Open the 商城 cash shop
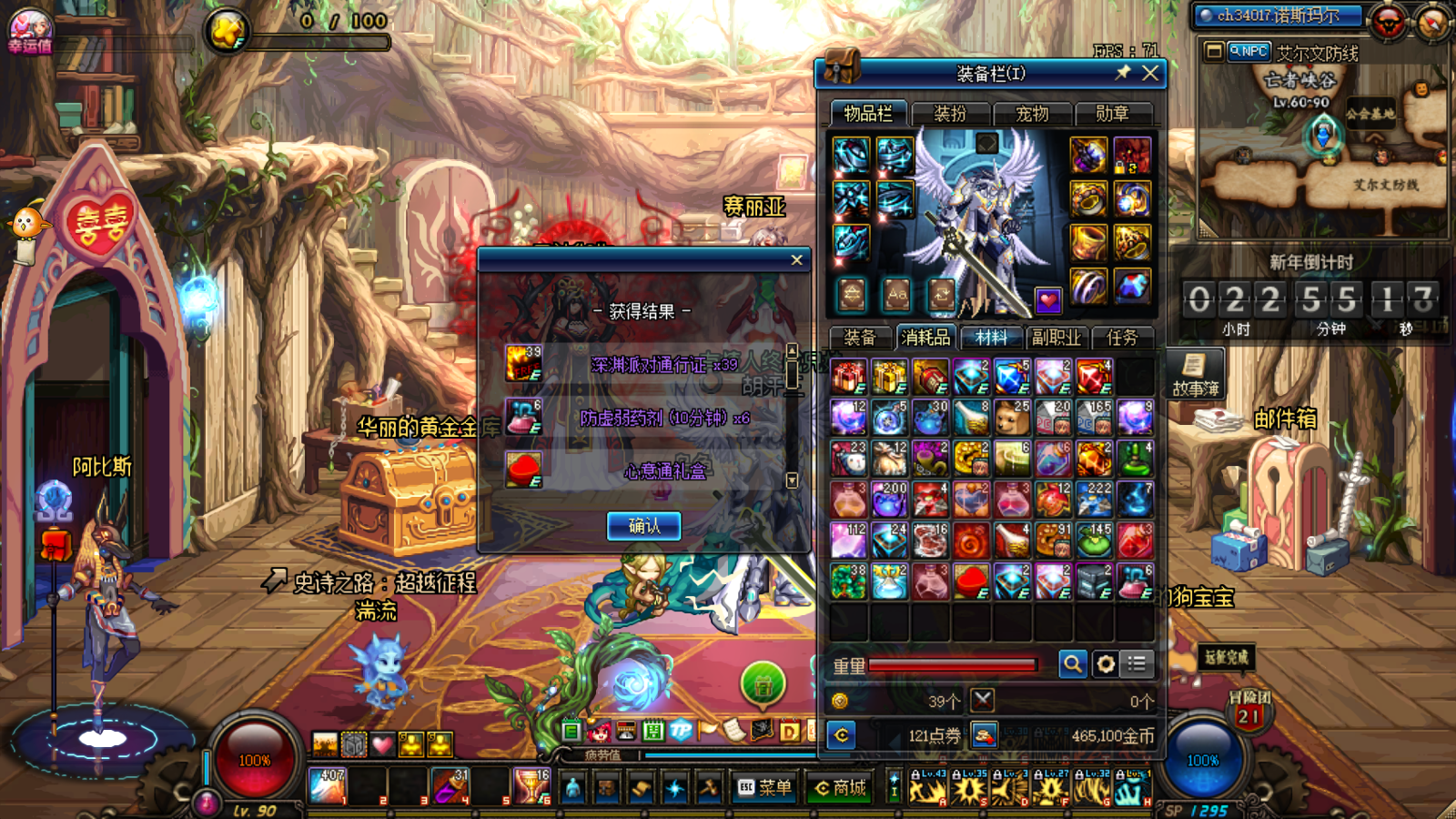This screenshot has width=1456, height=819. (x=840, y=787)
